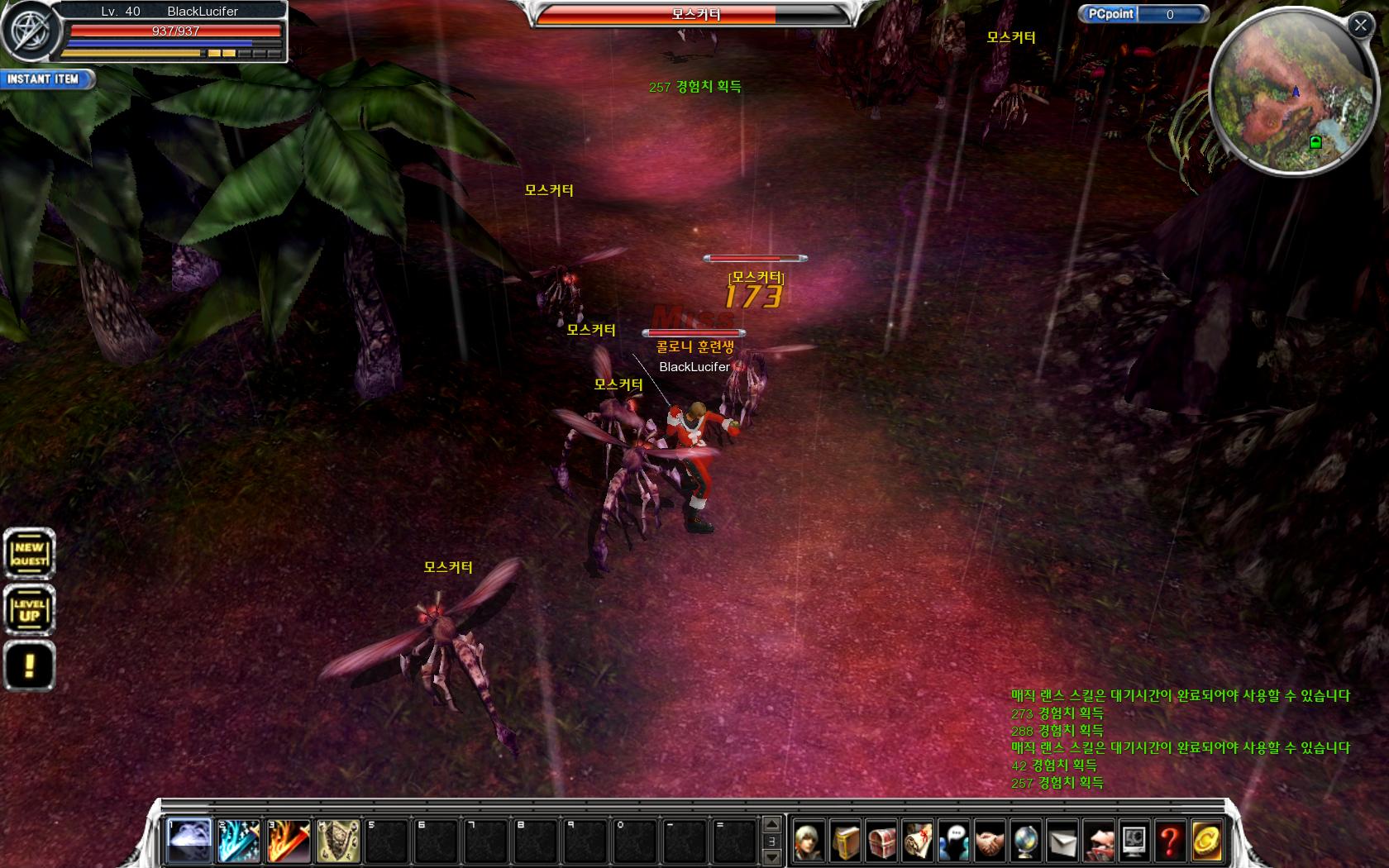The width and height of the screenshot is (1389, 868).
Task: Click the yellow exclamation alert button
Action: coord(30,665)
